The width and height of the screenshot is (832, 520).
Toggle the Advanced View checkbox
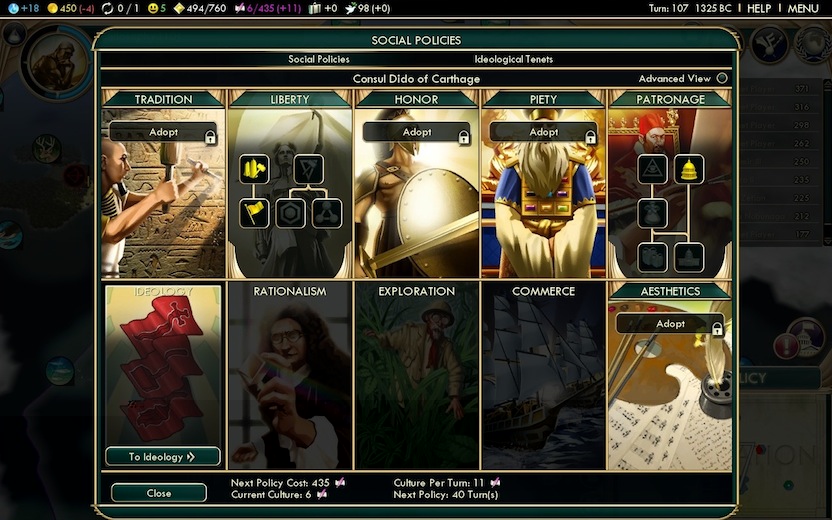722,79
